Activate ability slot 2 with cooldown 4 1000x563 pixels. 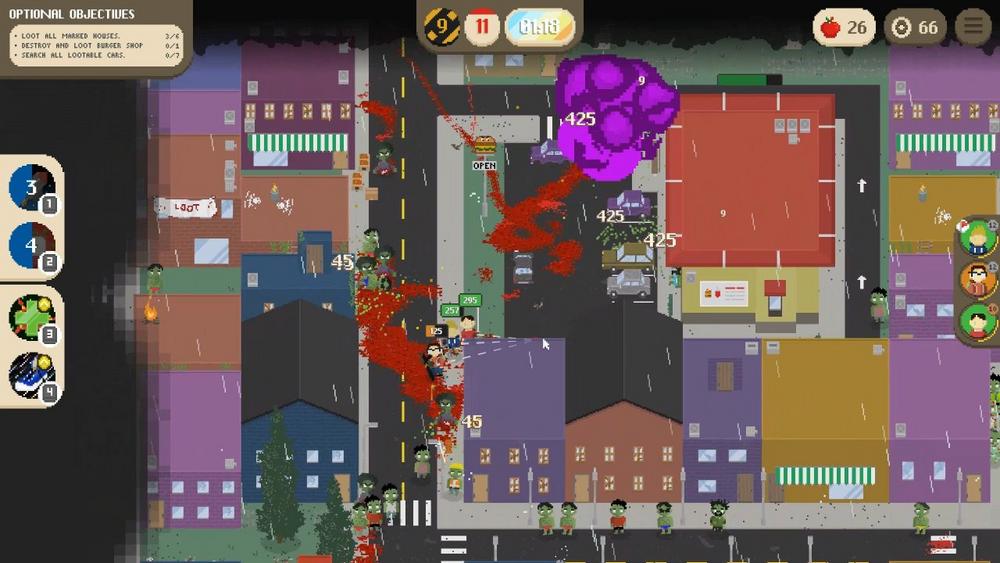coord(31,244)
